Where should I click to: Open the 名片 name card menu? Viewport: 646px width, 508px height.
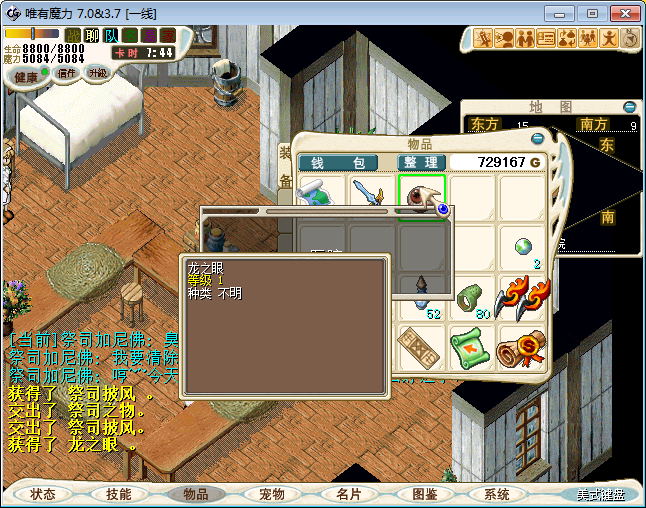coord(348,494)
